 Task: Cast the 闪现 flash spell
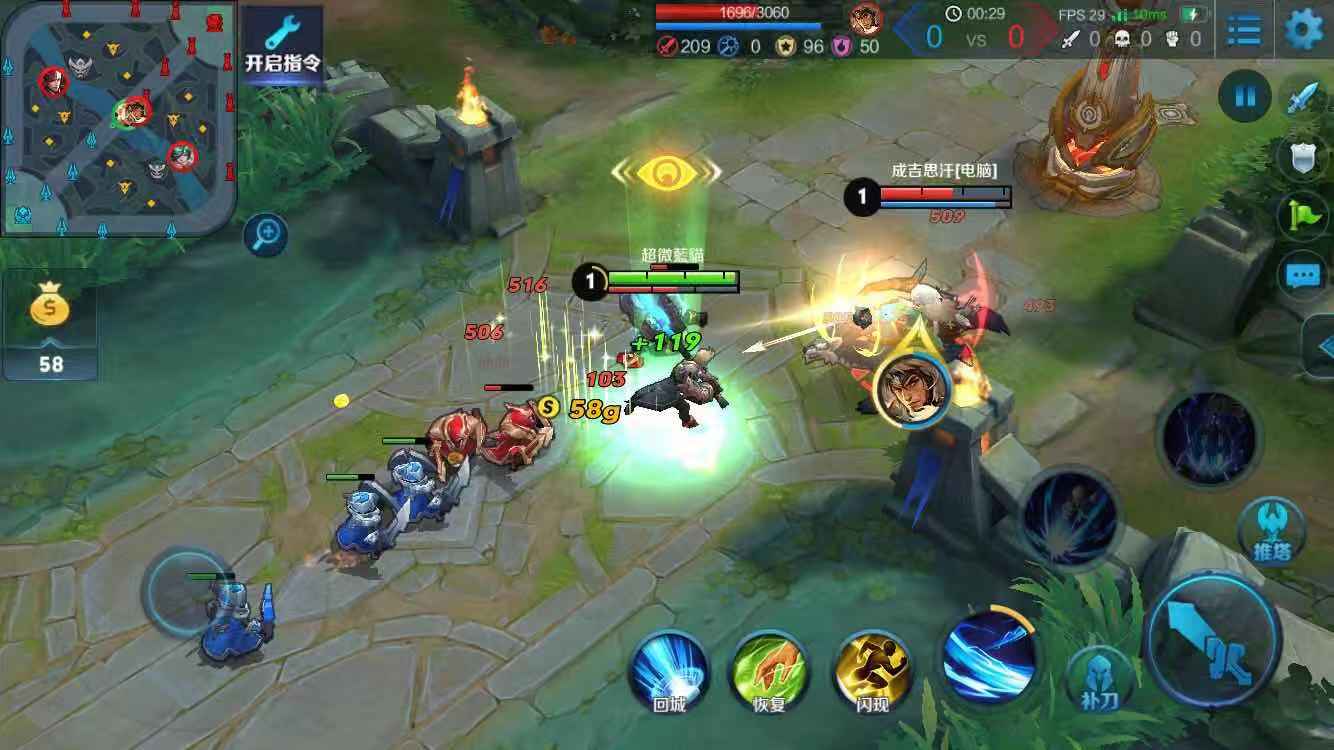point(872,669)
